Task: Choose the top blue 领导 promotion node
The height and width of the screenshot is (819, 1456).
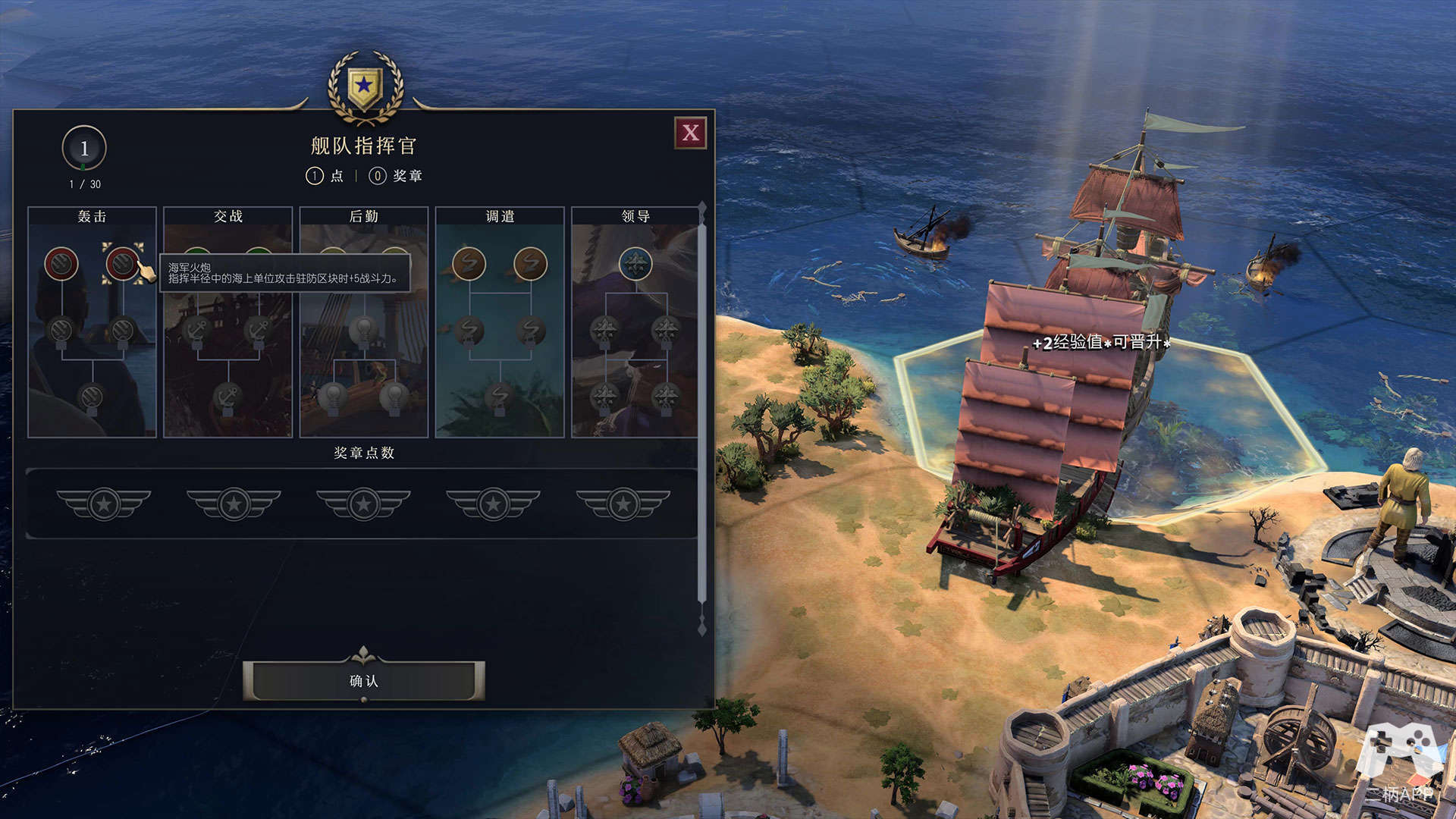Action: [x=635, y=264]
